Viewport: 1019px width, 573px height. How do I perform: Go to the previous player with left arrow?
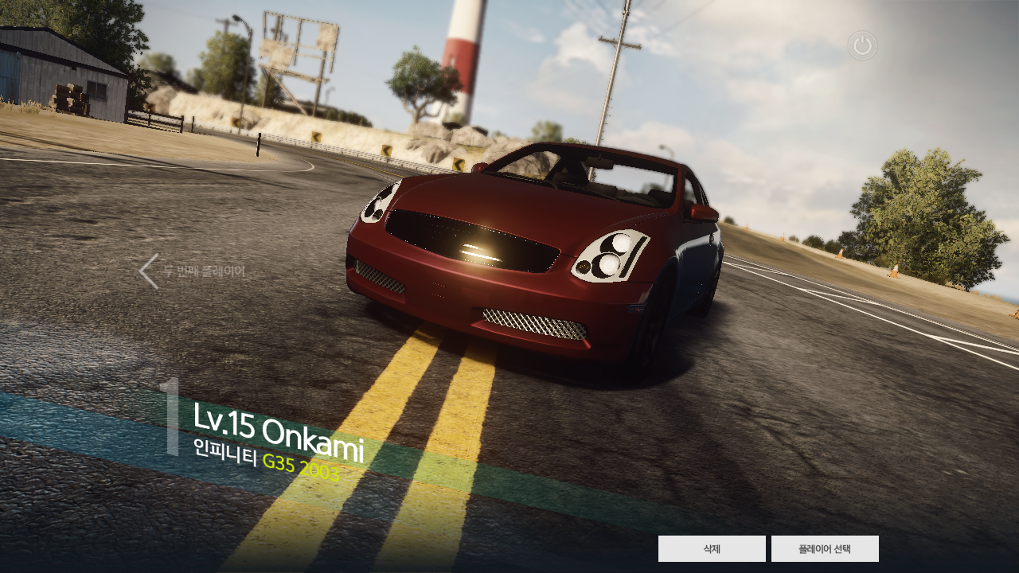point(149,271)
